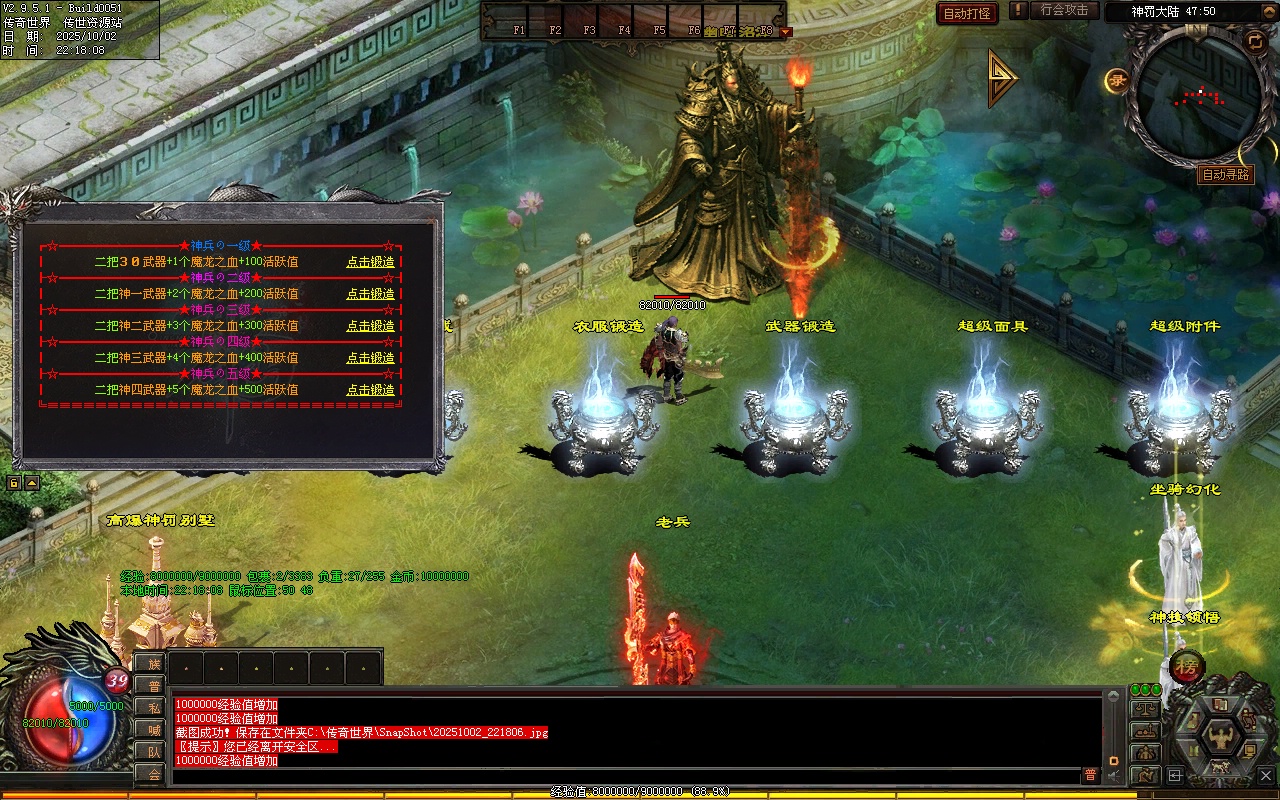Switch minimap view with the rotate-arrows icon
The image size is (1280, 800).
(x=1254, y=41)
